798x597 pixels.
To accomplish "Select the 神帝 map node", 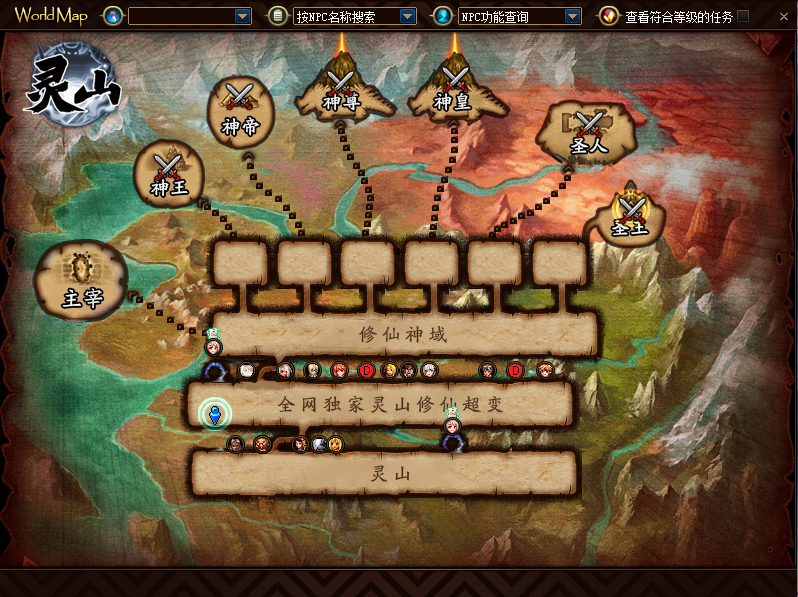I will pos(239,111).
